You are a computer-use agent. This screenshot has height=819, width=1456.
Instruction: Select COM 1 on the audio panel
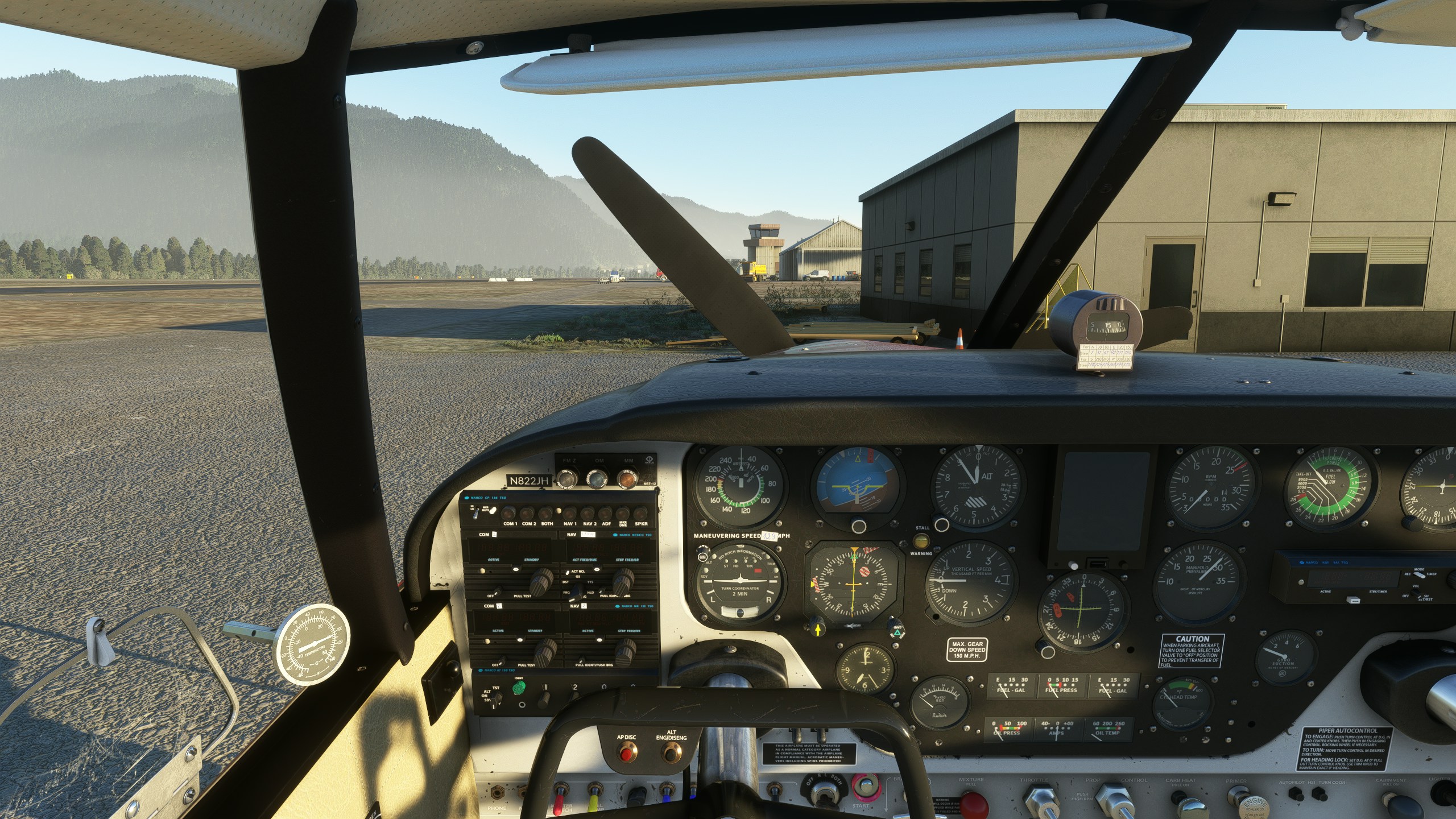[x=510, y=513]
